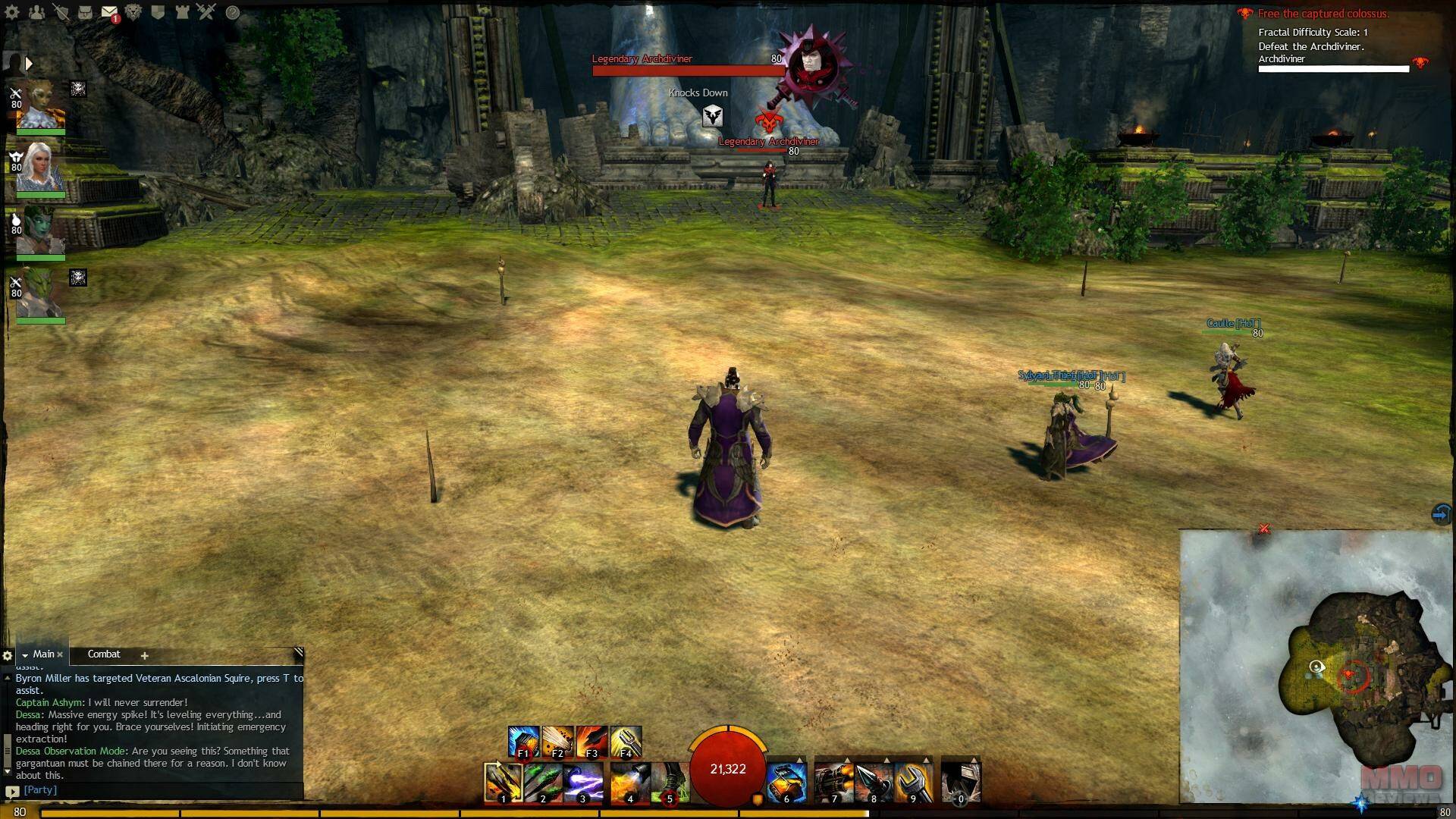1456x819 pixels.
Task: Open the contacts and friends icon
Action: tap(36, 12)
